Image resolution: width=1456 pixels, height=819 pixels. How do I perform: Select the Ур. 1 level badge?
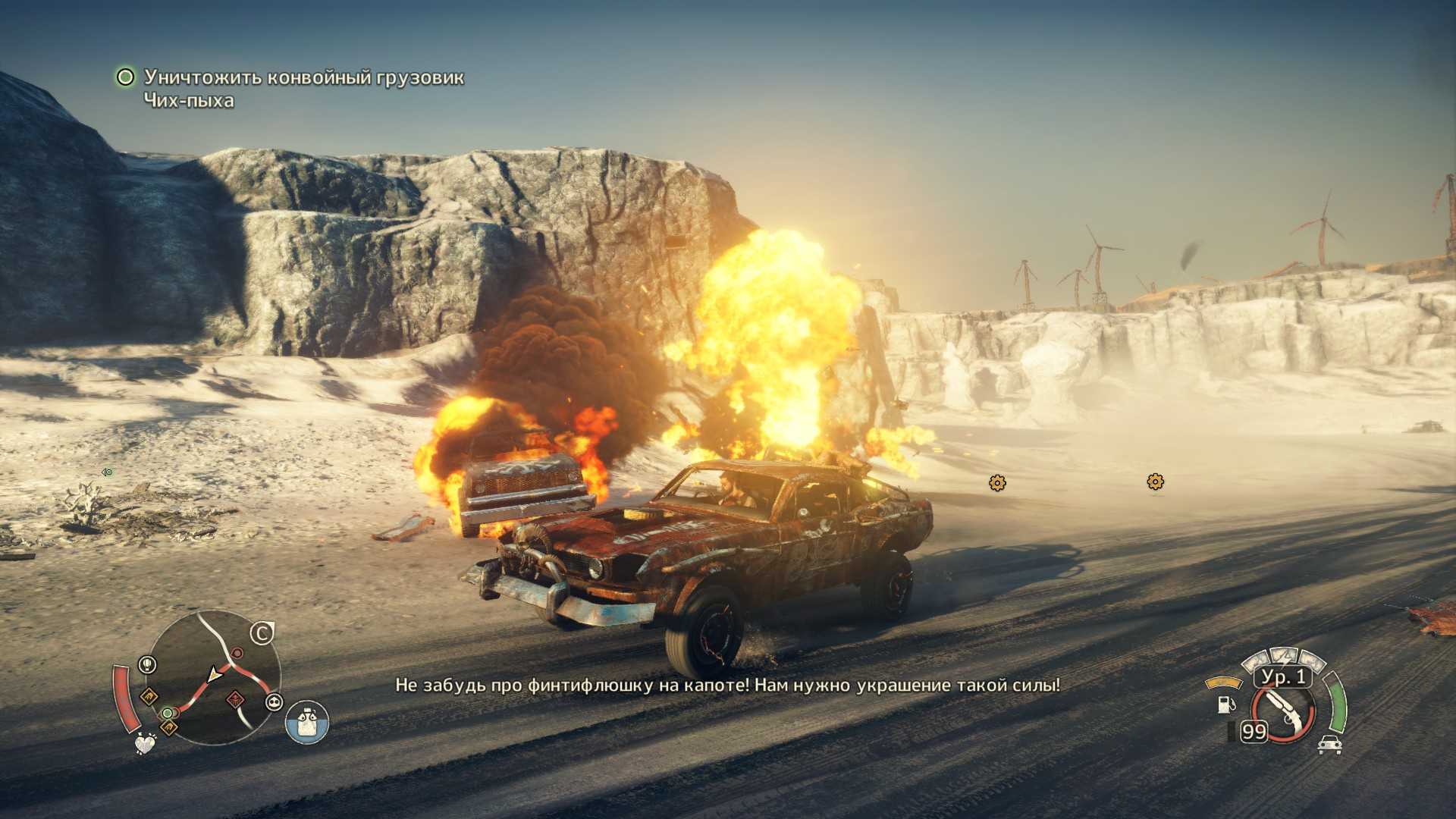coord(1283,676)
